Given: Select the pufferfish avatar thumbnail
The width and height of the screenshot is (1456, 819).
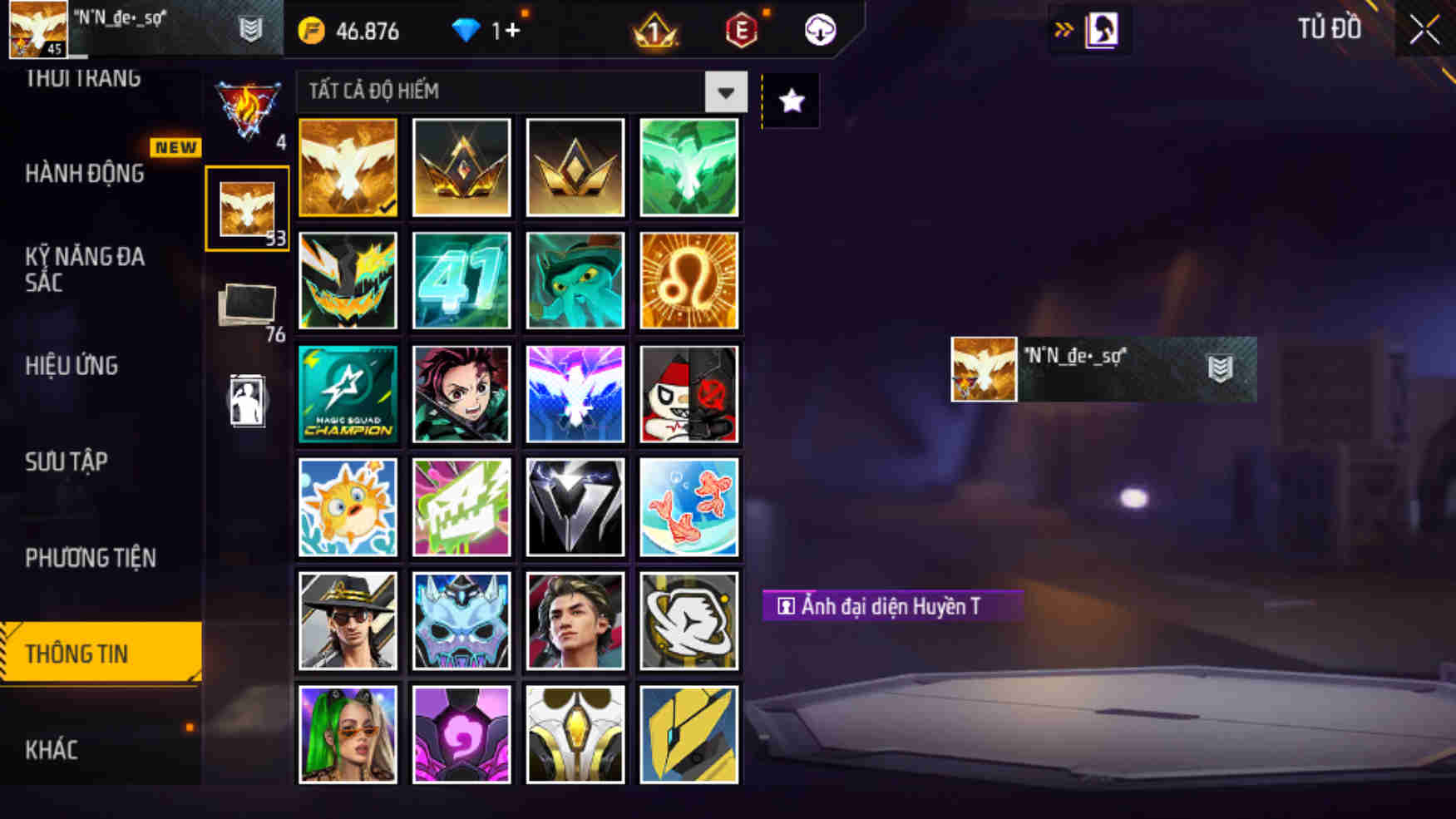Looking at the screenshot, I should pyautogui.click(x=348, y=506).
